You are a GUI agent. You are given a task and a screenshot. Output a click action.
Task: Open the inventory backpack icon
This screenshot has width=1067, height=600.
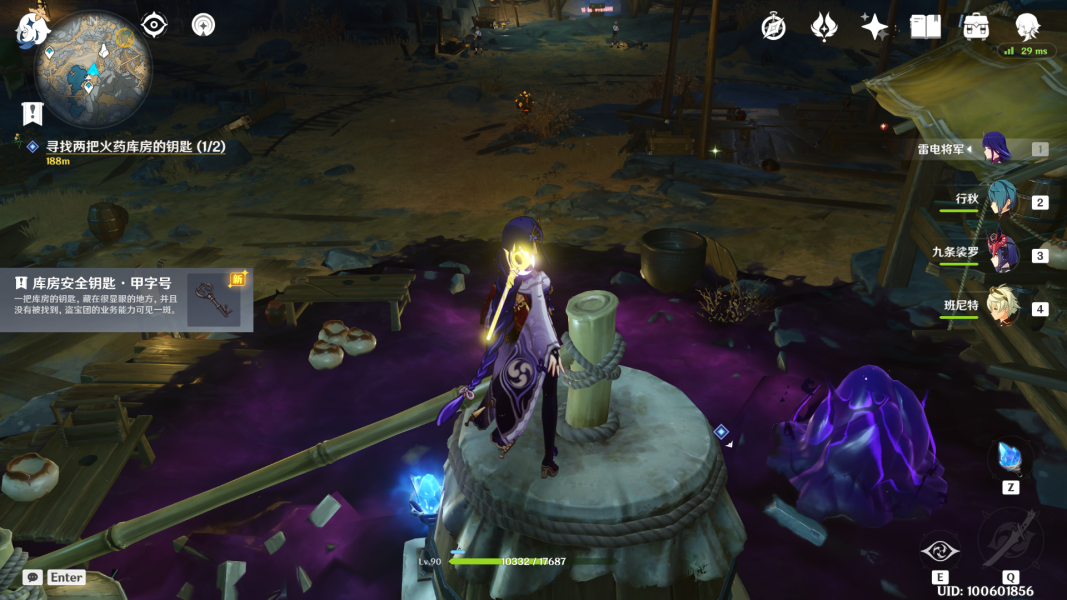[976, 27]
